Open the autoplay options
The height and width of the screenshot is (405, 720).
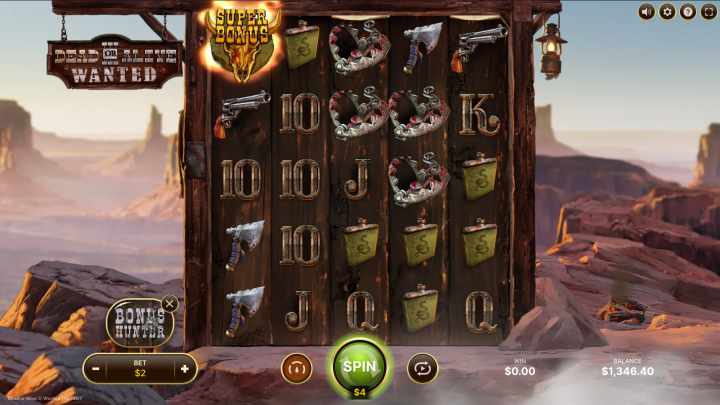422,368
